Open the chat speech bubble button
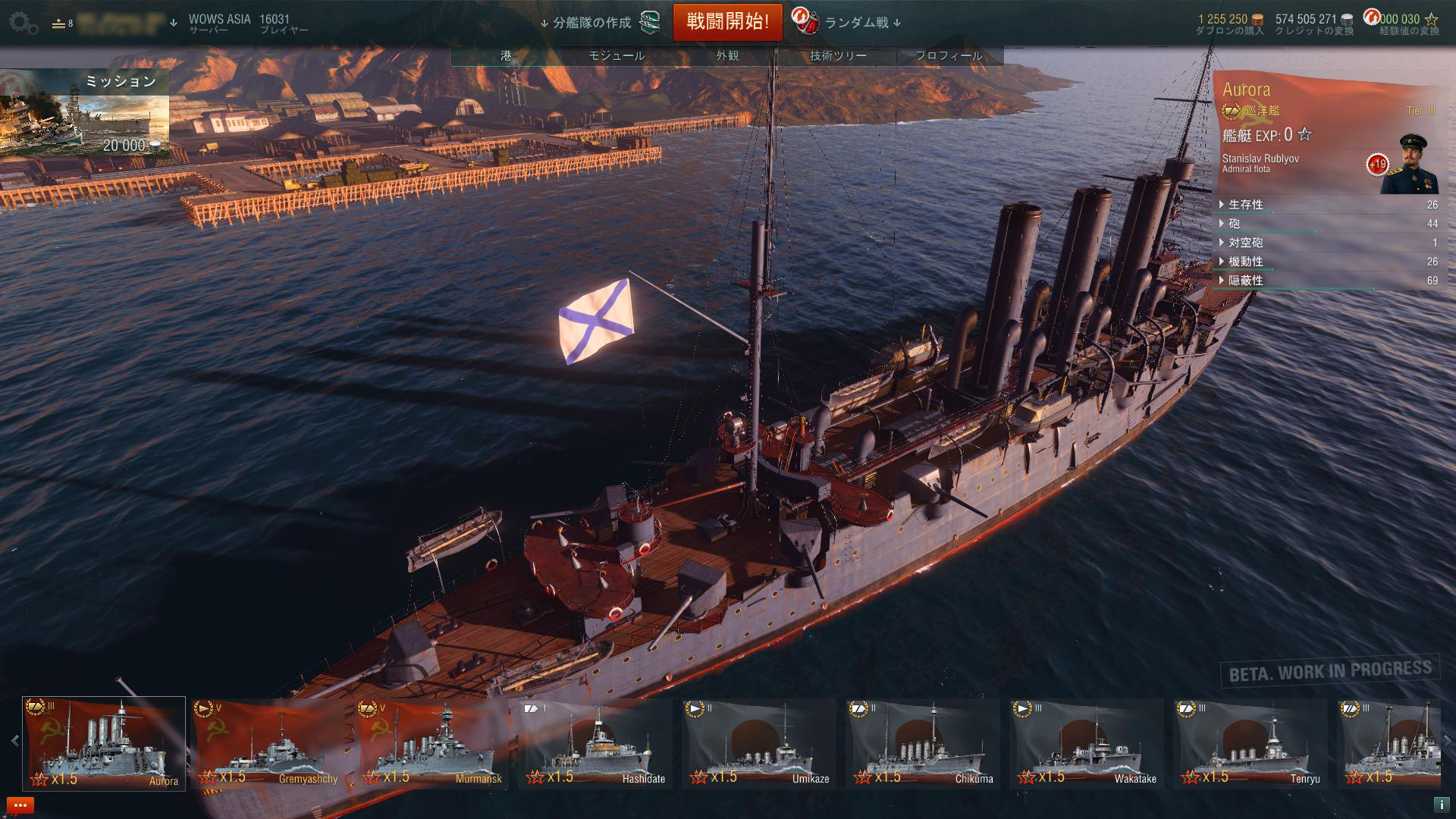The image size is (1456, 819). coord(20,805)
